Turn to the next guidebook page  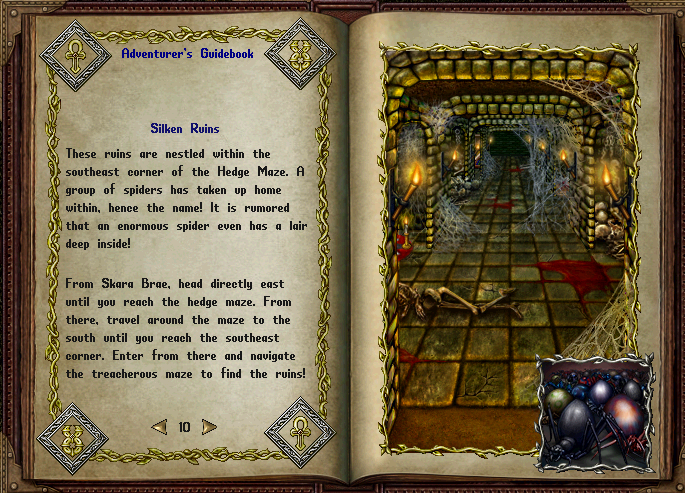[x=209, y=427]
